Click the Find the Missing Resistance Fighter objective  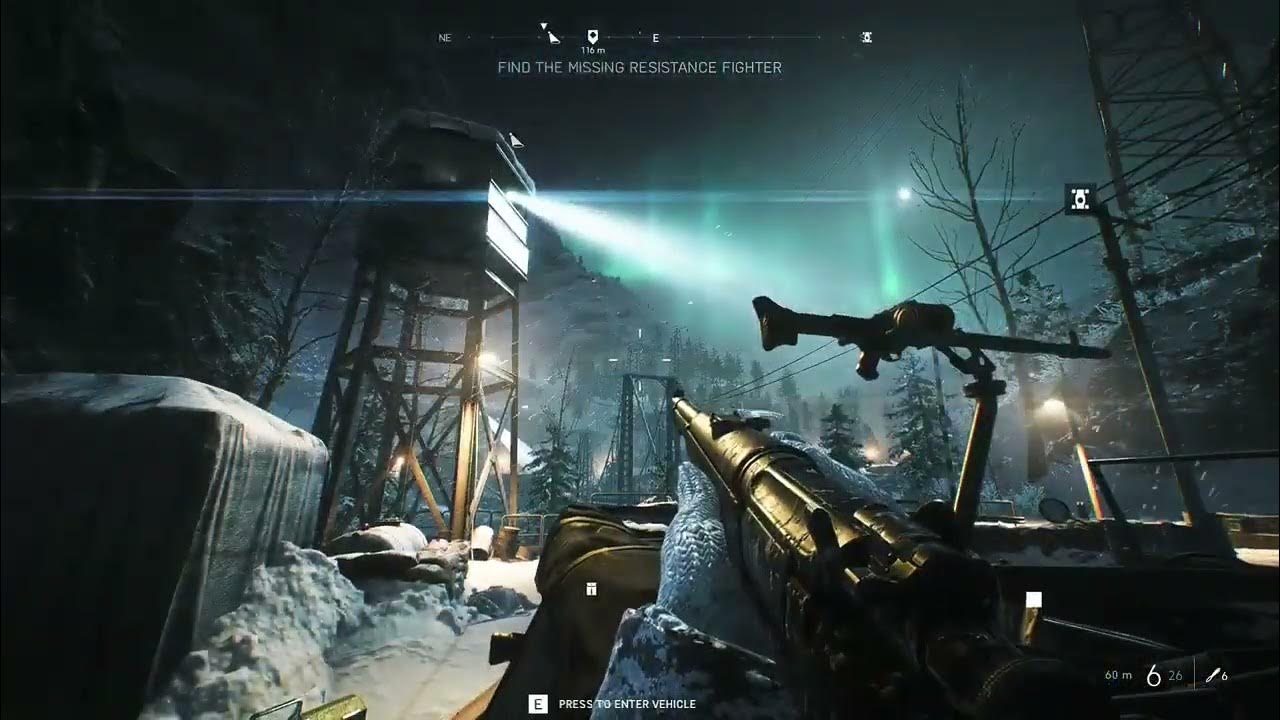(640, 68)
